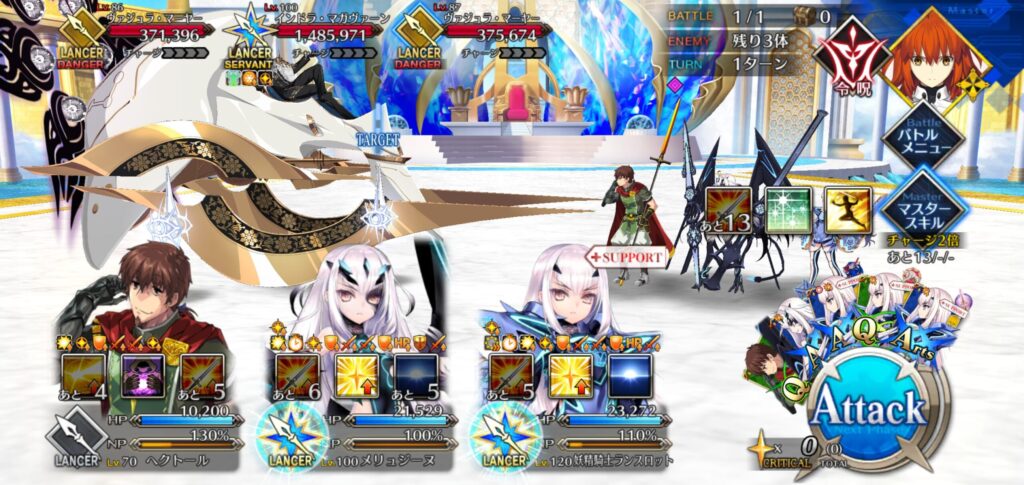1024x485 pixels.
Task: Select the master sword skill on cooldown 13
Action: coord(729,210)
